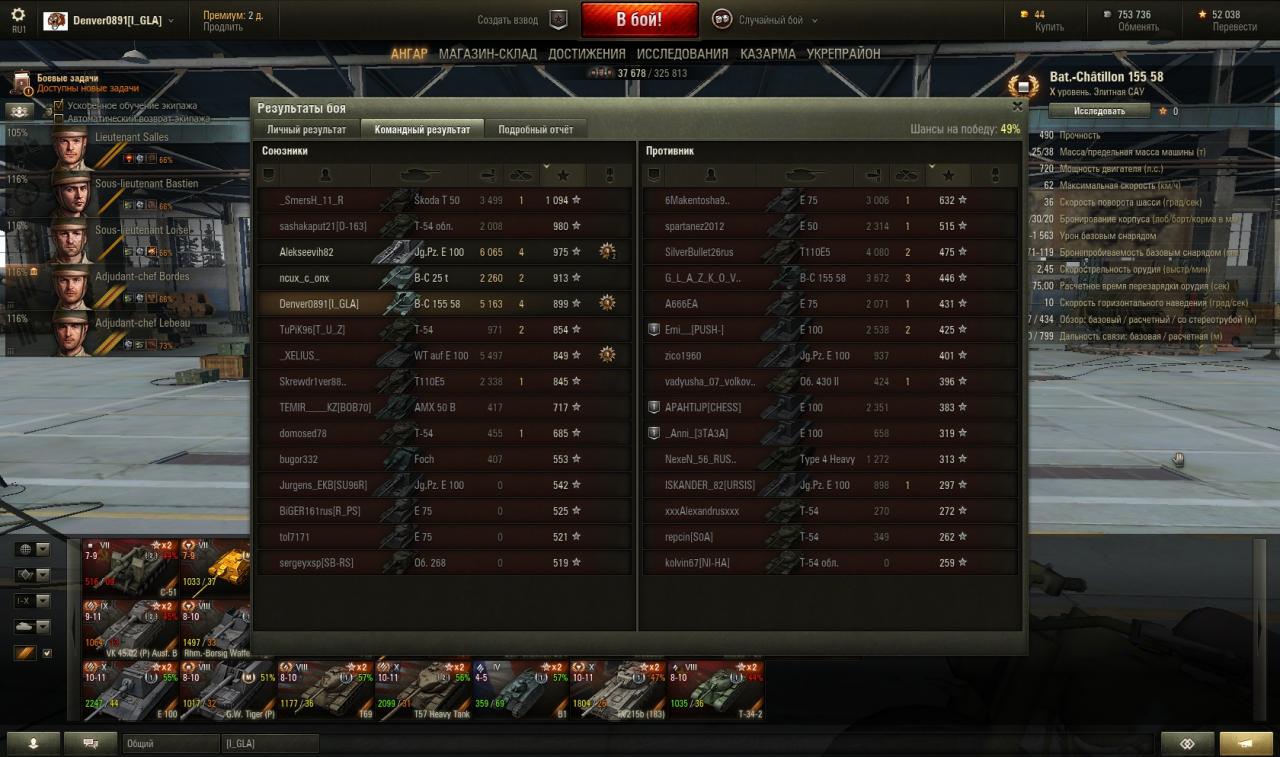Open ИССЛЕДОВАНИЯ tech tree
Screen dimensions: 1280x757
pyautogui.click(x=682, y=54)
